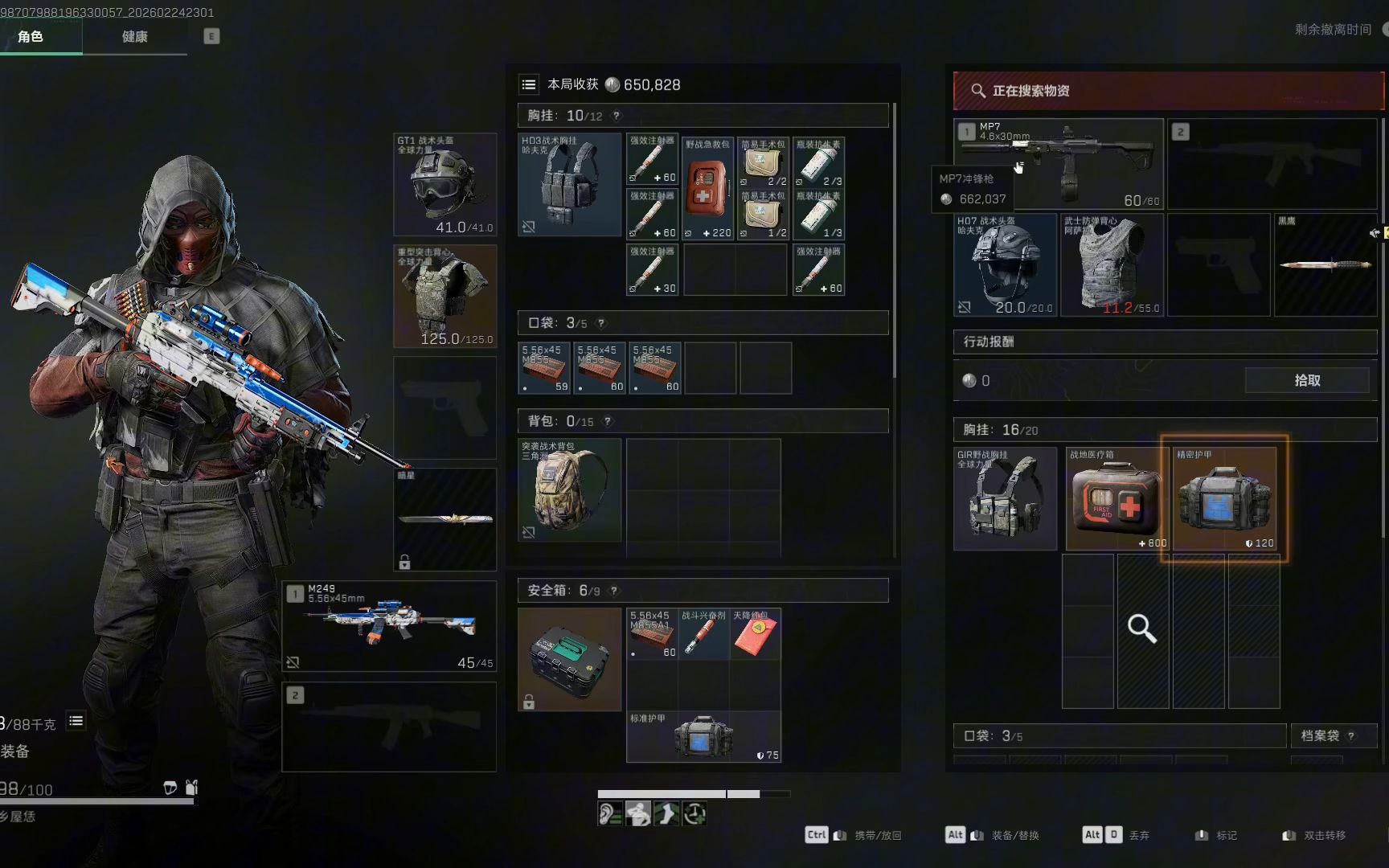Select the 野战急救包 red first-aid kit
This screenshot has width=1389, height=868.
tap(708, 188)
